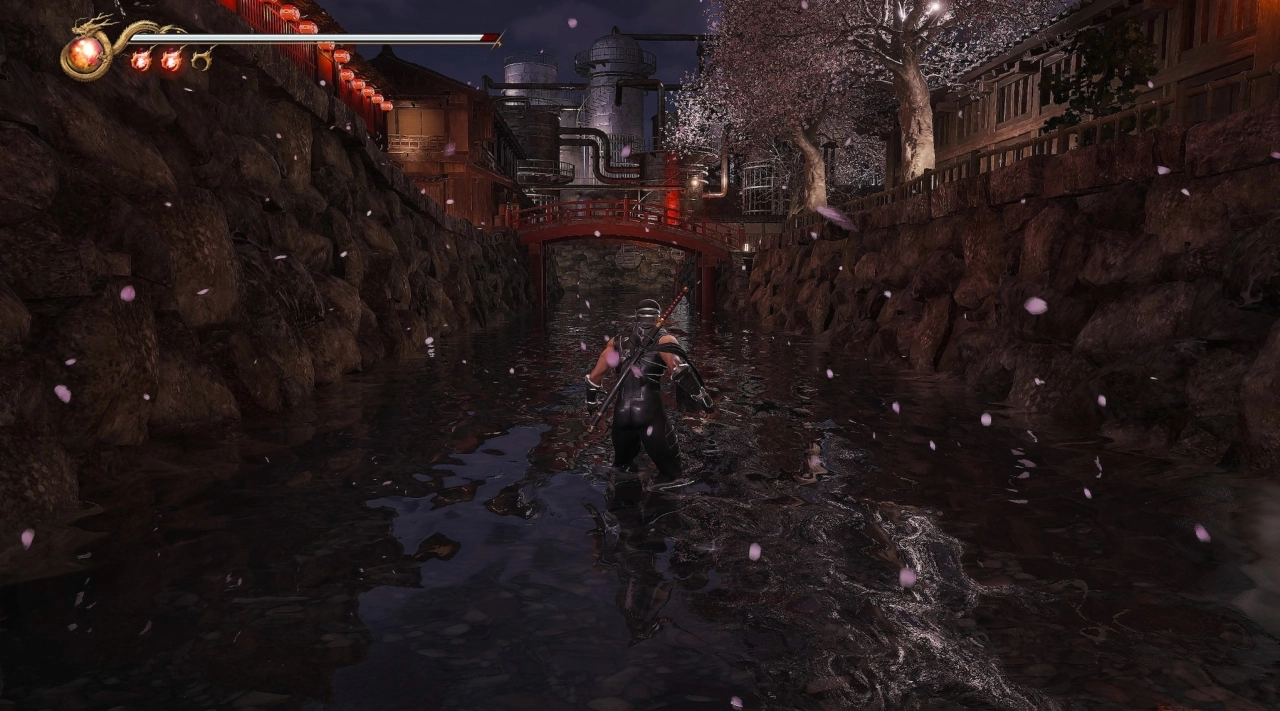Click the golden dragon ninpo orb emblem
Image resolution: width=1280 pixels, height=711 pixels.
tap(86, 53)
